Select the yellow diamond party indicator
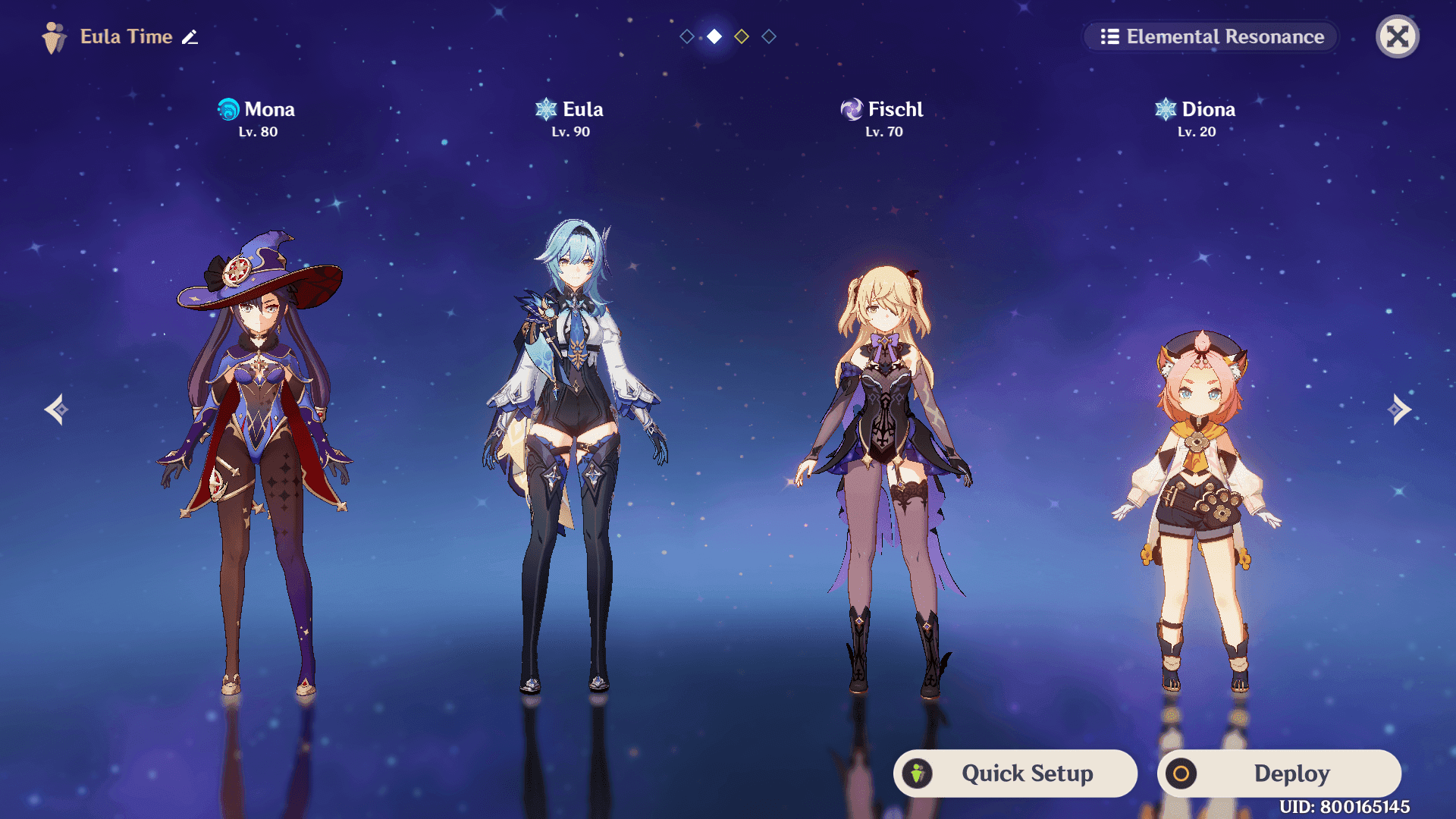 741,36
